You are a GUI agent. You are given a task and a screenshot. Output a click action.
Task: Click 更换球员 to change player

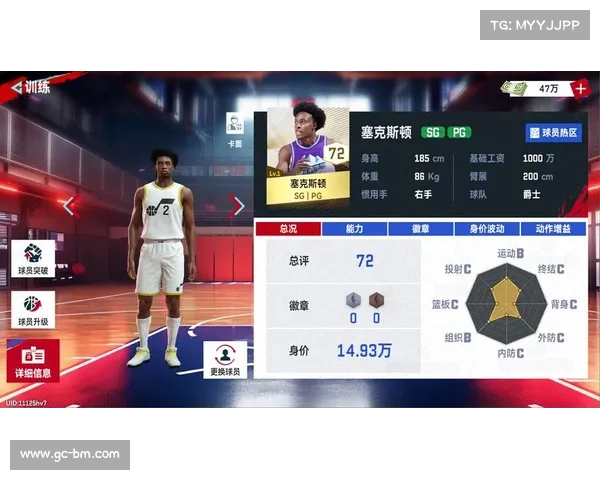click(225, 360)
